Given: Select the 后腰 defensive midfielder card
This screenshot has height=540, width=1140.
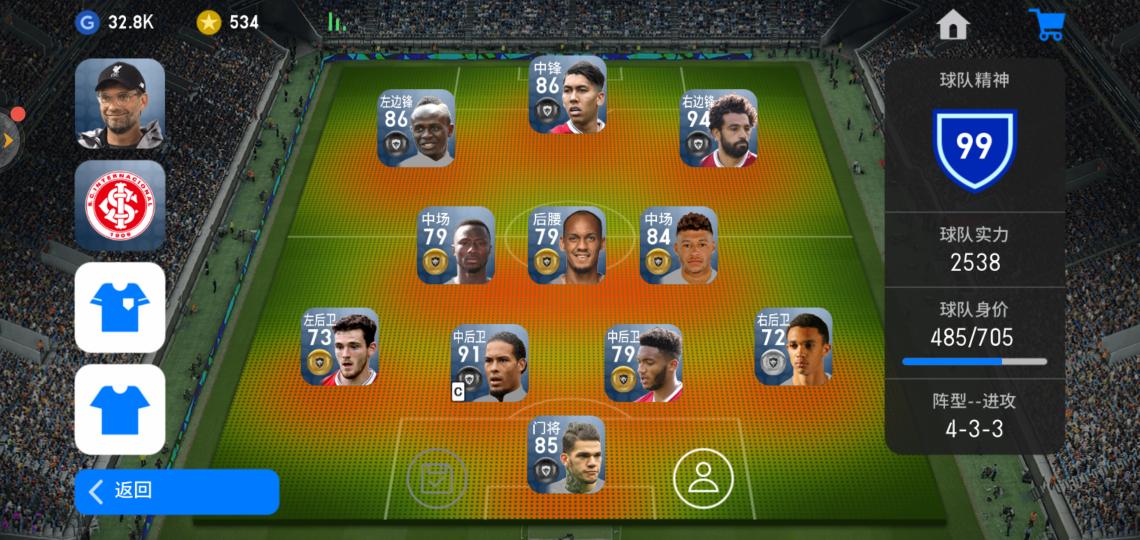Looking at the screenshot, I should [x=567, y=245].
